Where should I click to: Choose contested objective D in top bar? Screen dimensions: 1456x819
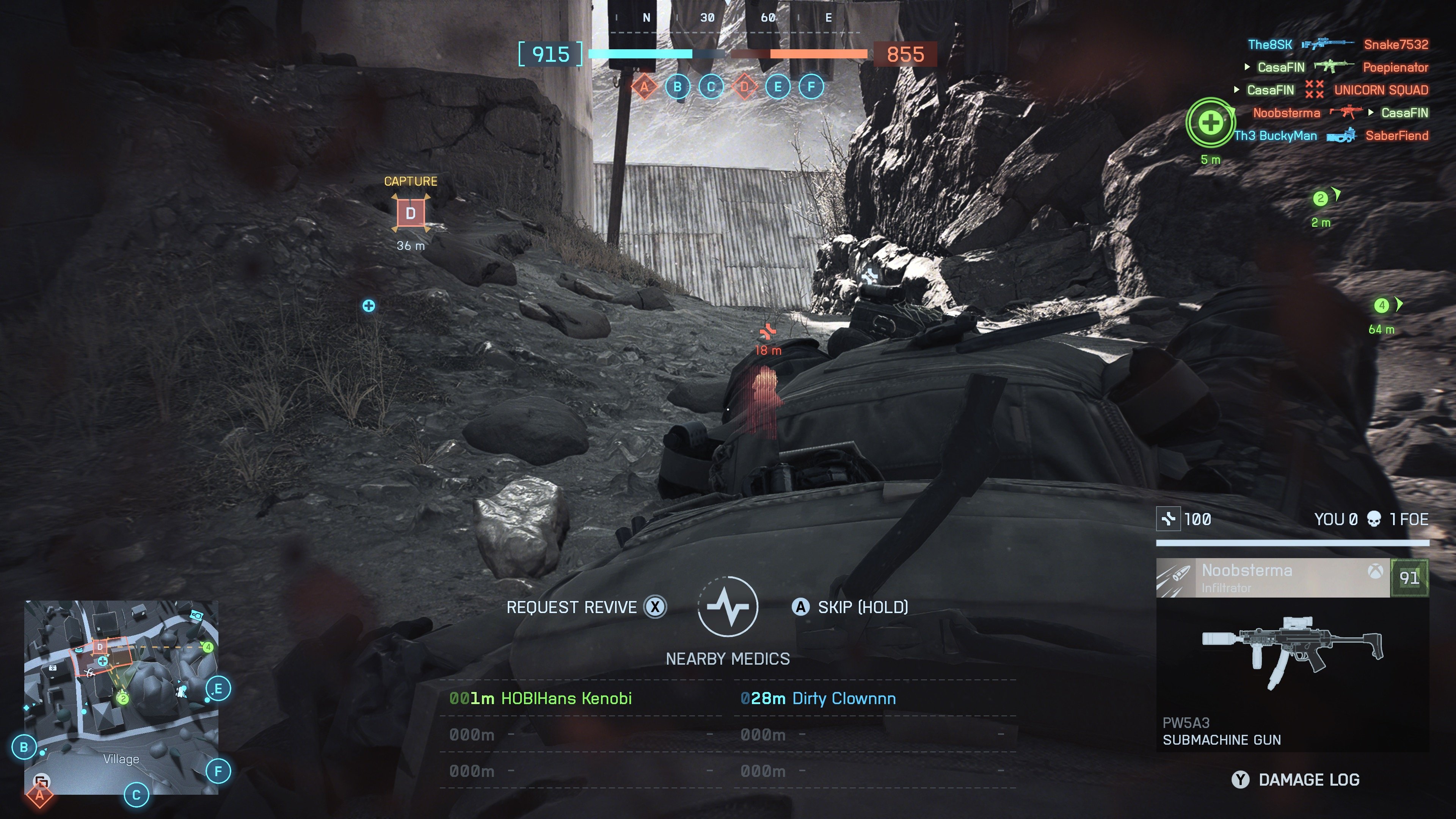click(x=744, y=86)
